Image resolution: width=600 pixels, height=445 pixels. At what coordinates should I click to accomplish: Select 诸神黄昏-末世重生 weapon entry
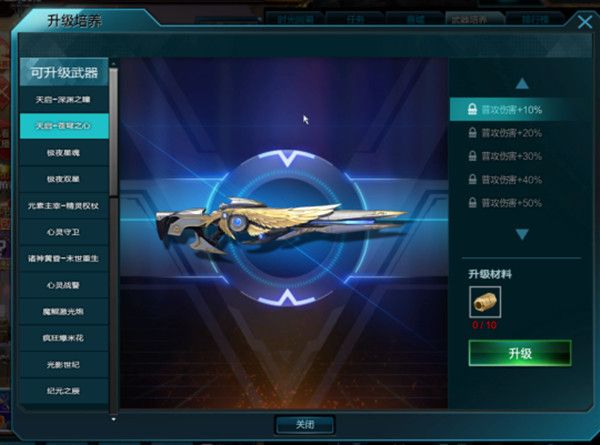coord(64,258)
